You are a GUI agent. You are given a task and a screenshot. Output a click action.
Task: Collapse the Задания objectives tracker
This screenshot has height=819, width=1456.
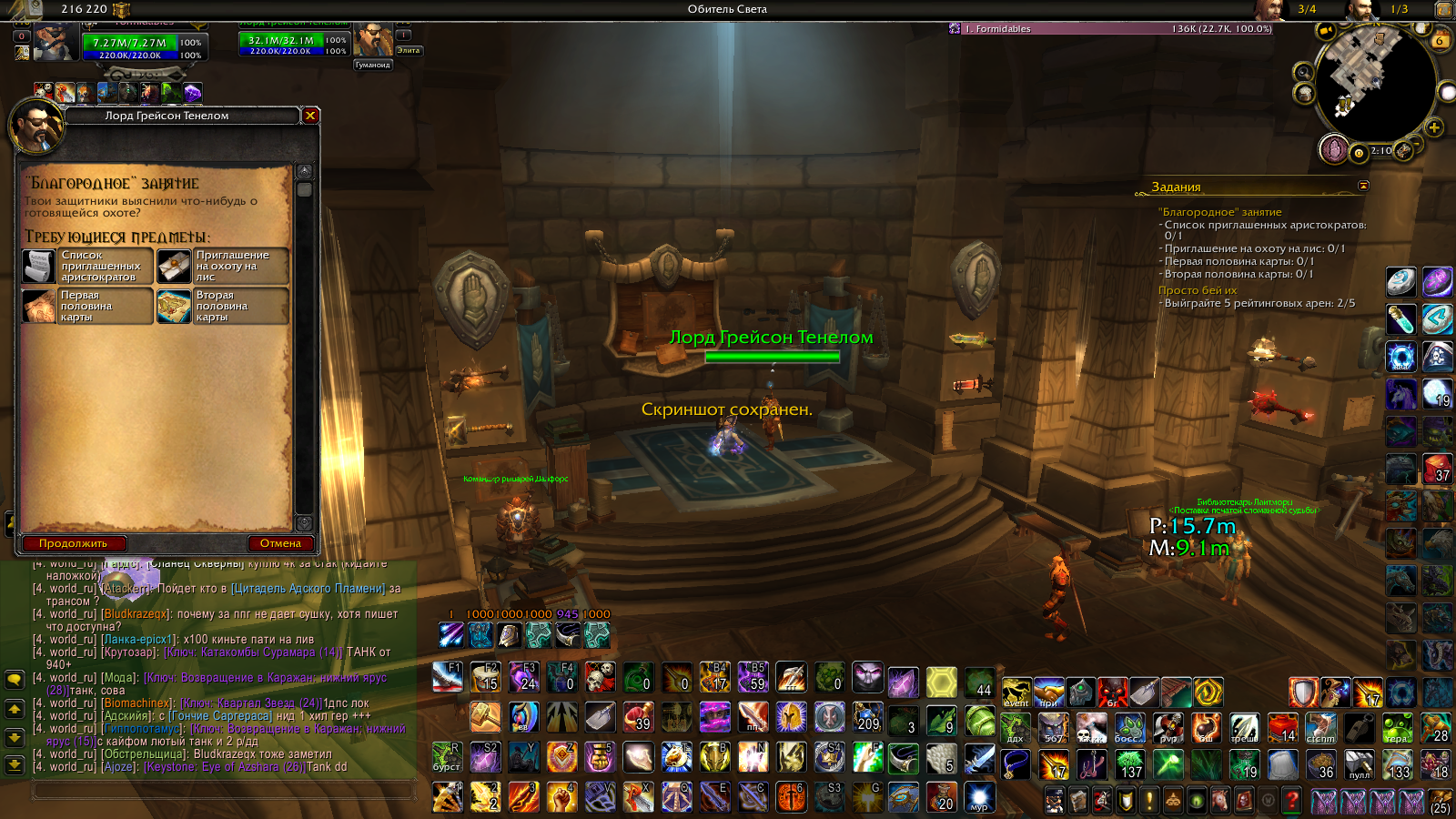[x=1363, y=186]
